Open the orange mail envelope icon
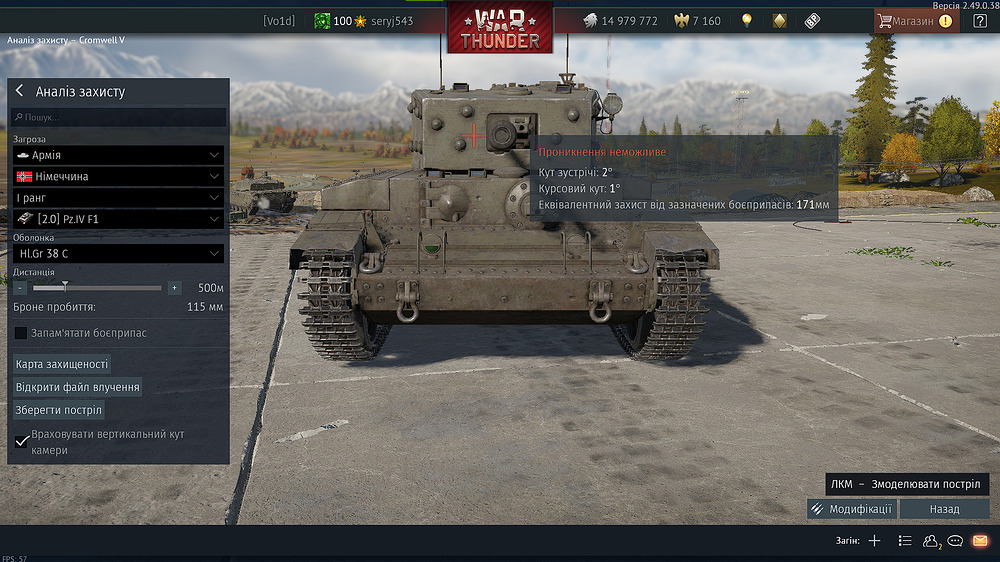The image size is (1000, 562). pos(980,541)
